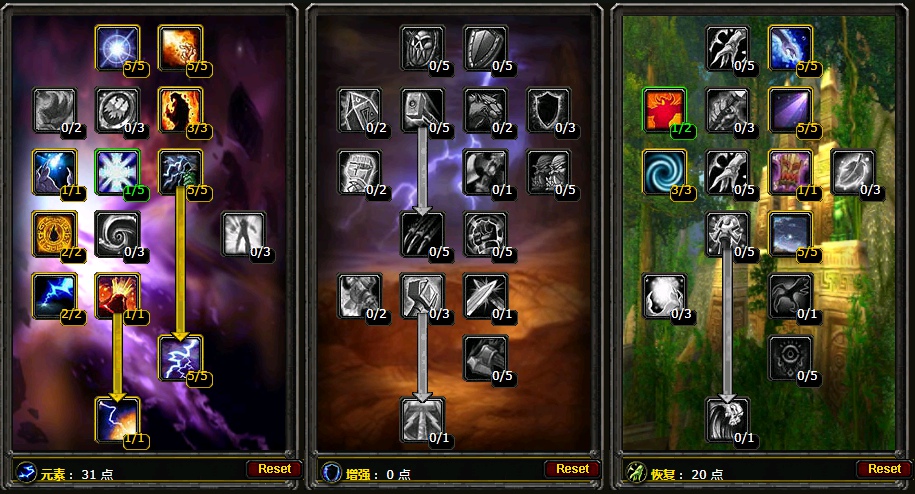
Task: Reset the Enhancement (增强) talent tree
Action: click(x=572, y=468)
